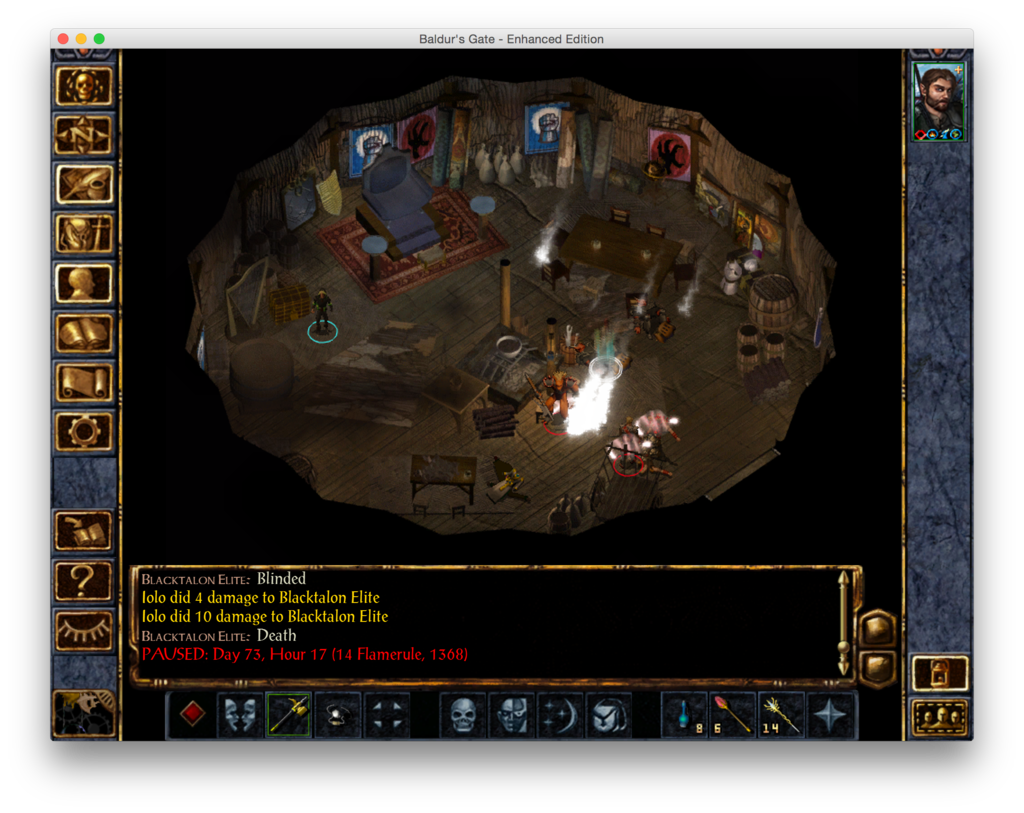This screenshot has width=1024, height=813.
Task: Activate the twin masks action button
Action: click(241, 715)
